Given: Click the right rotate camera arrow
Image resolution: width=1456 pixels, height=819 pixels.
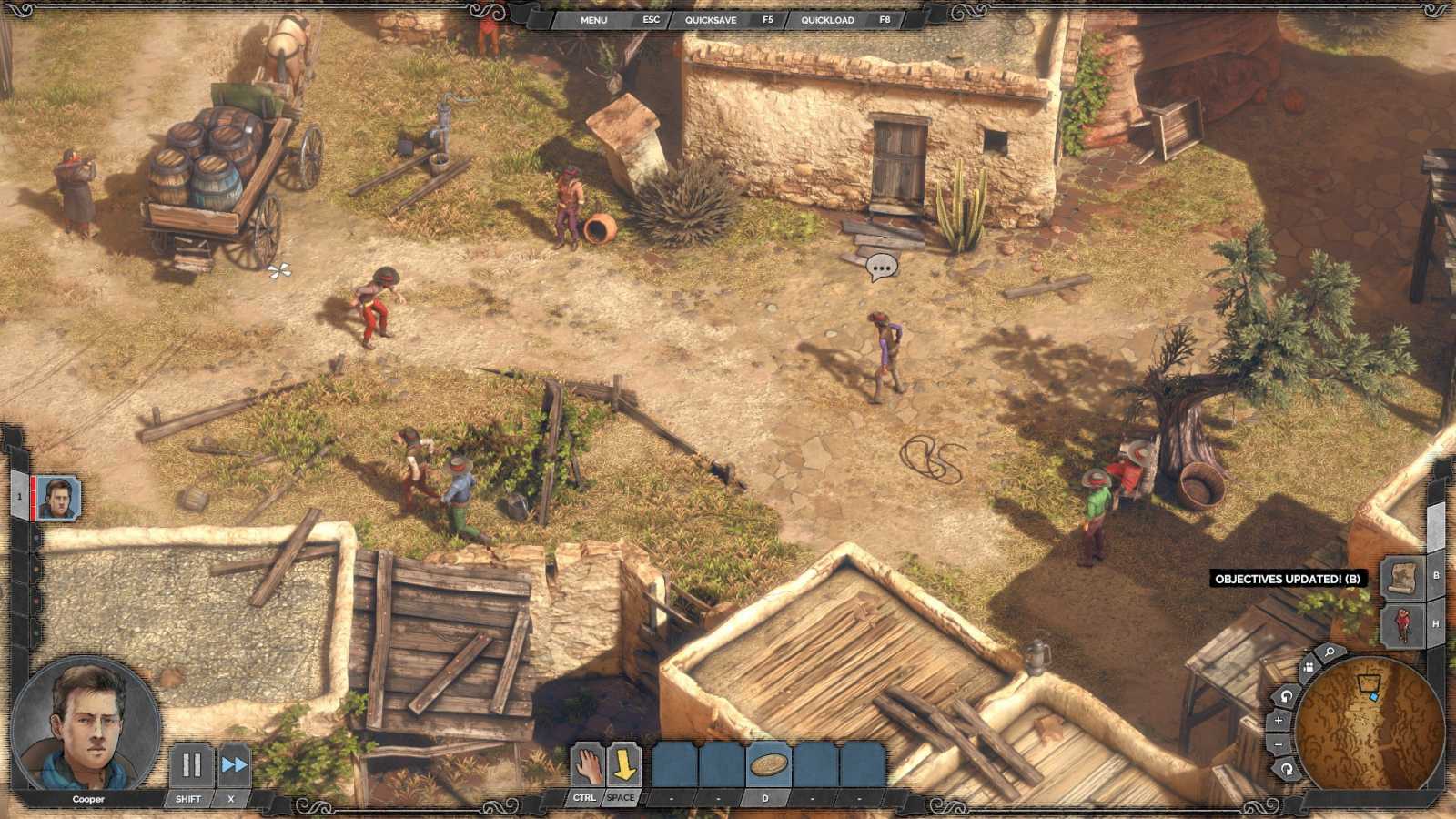Looking at the screenshot, I should tap(1288, 769).
